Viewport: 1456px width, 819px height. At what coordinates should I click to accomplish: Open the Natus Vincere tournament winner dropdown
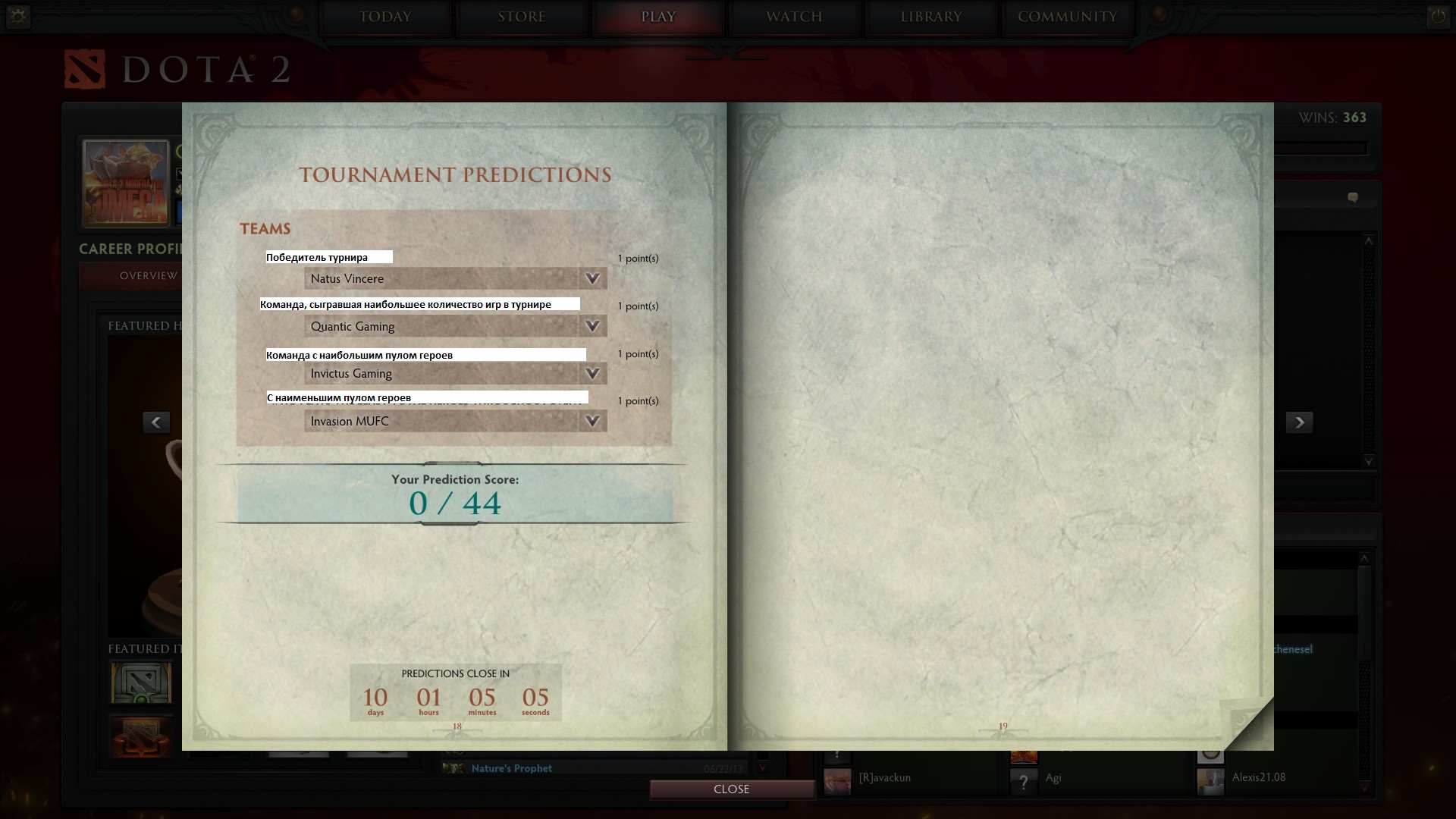(455, 279)
